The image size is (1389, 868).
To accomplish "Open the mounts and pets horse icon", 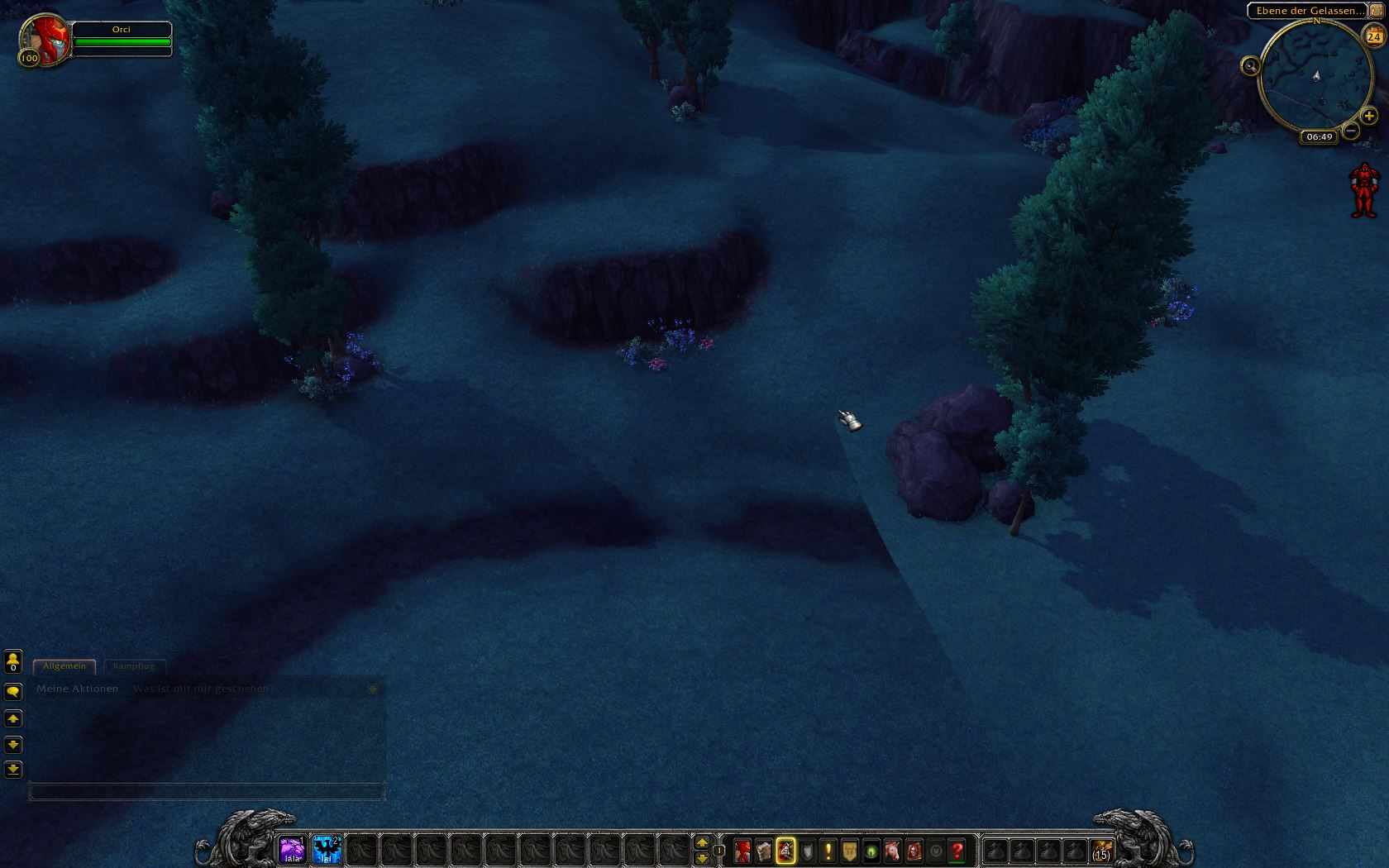I will click(x=893, y=850).
